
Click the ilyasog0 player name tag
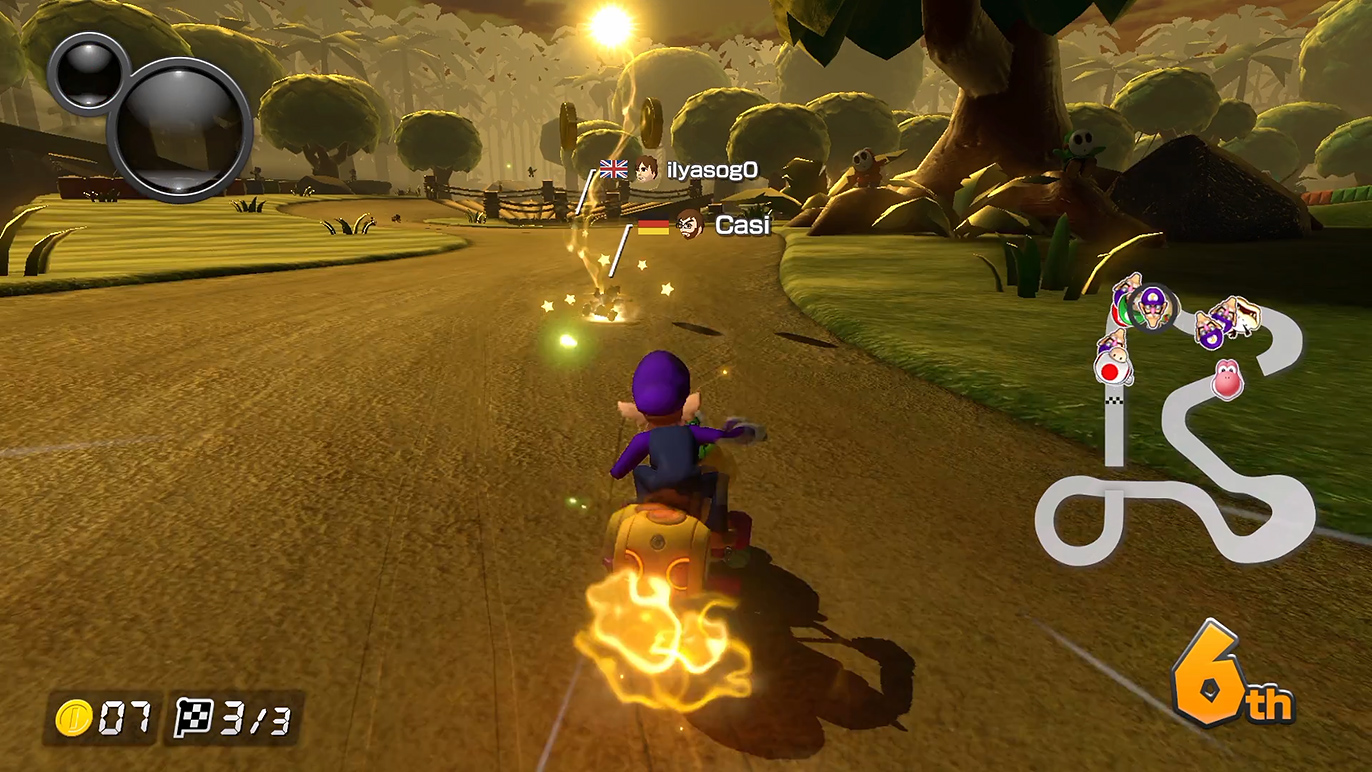pos(712,170)
